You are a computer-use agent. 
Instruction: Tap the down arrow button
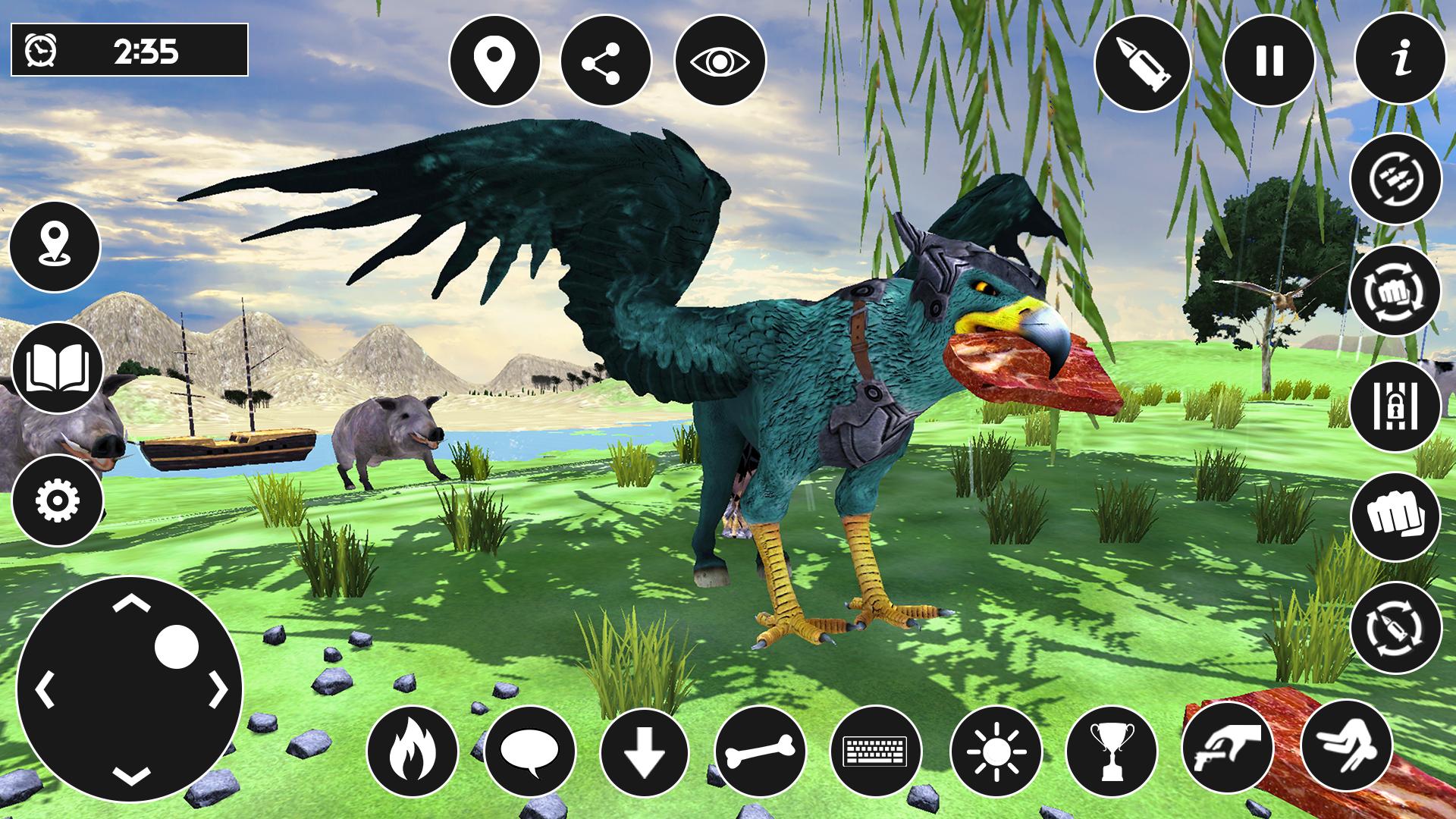pos(645,752)
